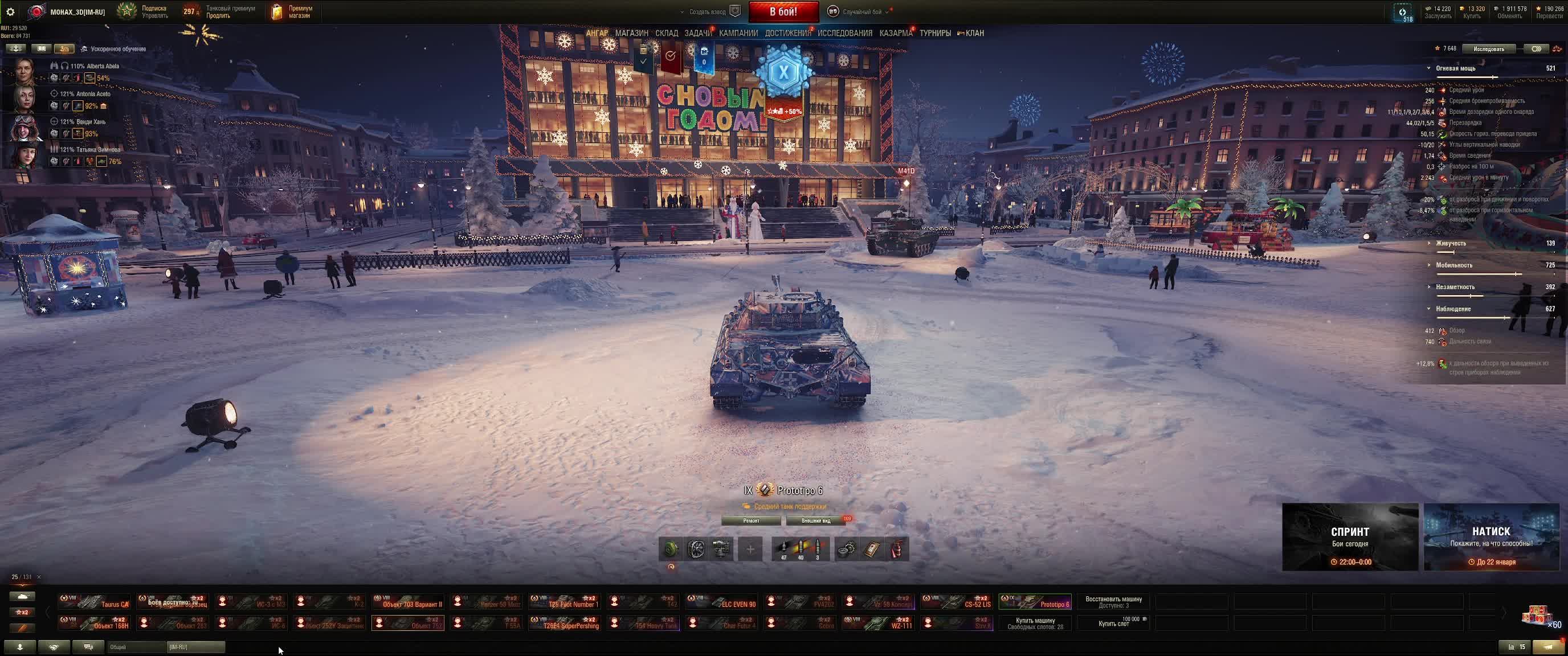
Task: Choose the ELC EVEN 90 tank
Action: [721, 602]
